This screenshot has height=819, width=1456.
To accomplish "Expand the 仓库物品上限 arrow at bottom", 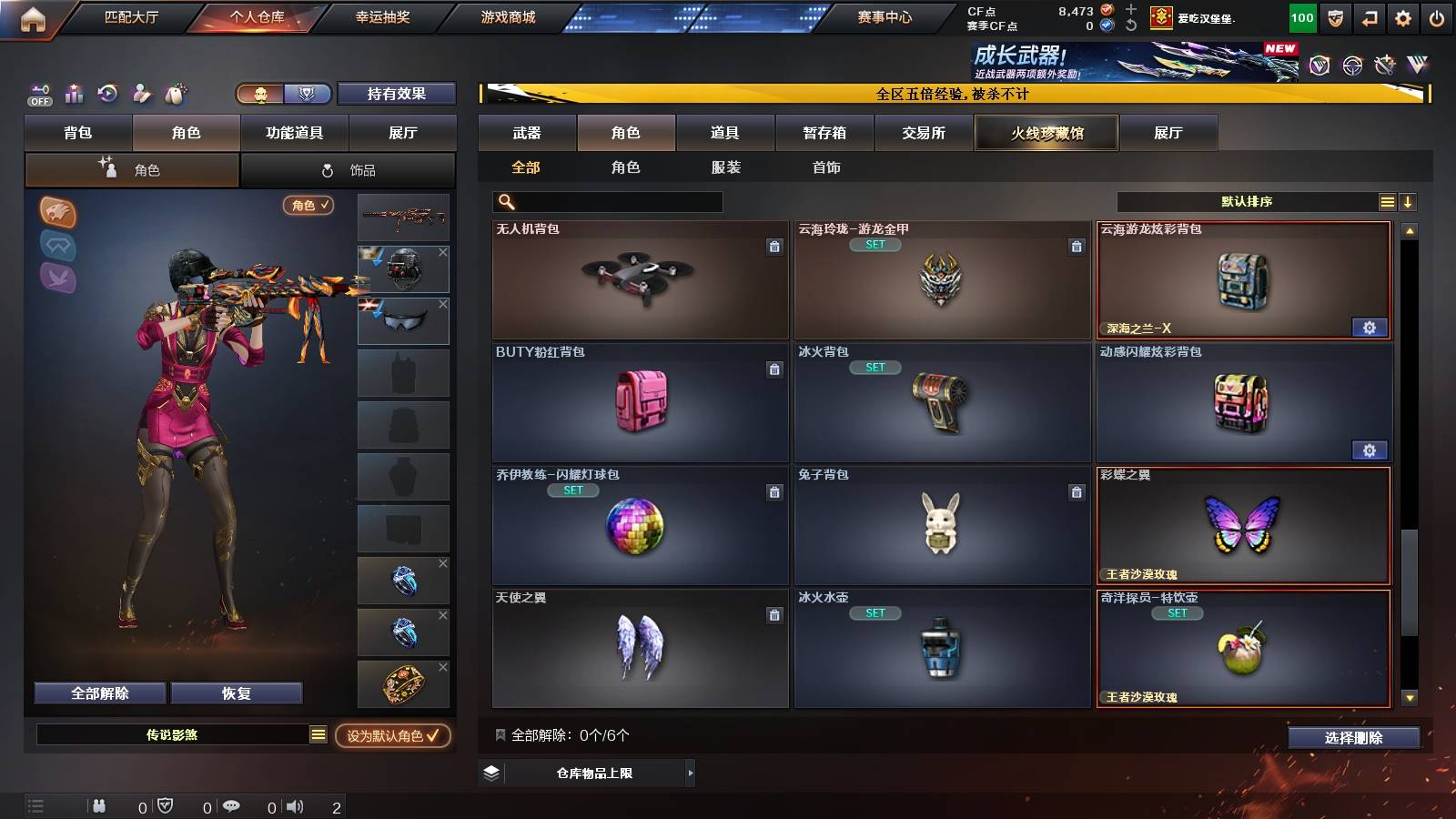I will [690, 773].
